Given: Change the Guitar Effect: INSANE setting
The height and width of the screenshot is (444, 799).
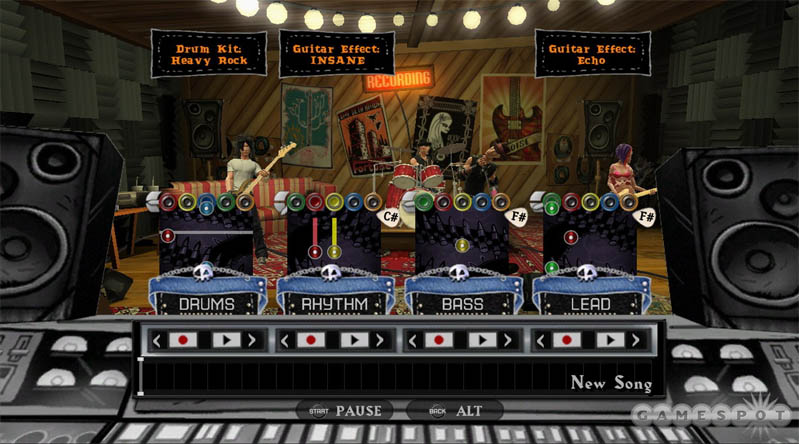Looking at the screenshot, I should click(335, 53).
